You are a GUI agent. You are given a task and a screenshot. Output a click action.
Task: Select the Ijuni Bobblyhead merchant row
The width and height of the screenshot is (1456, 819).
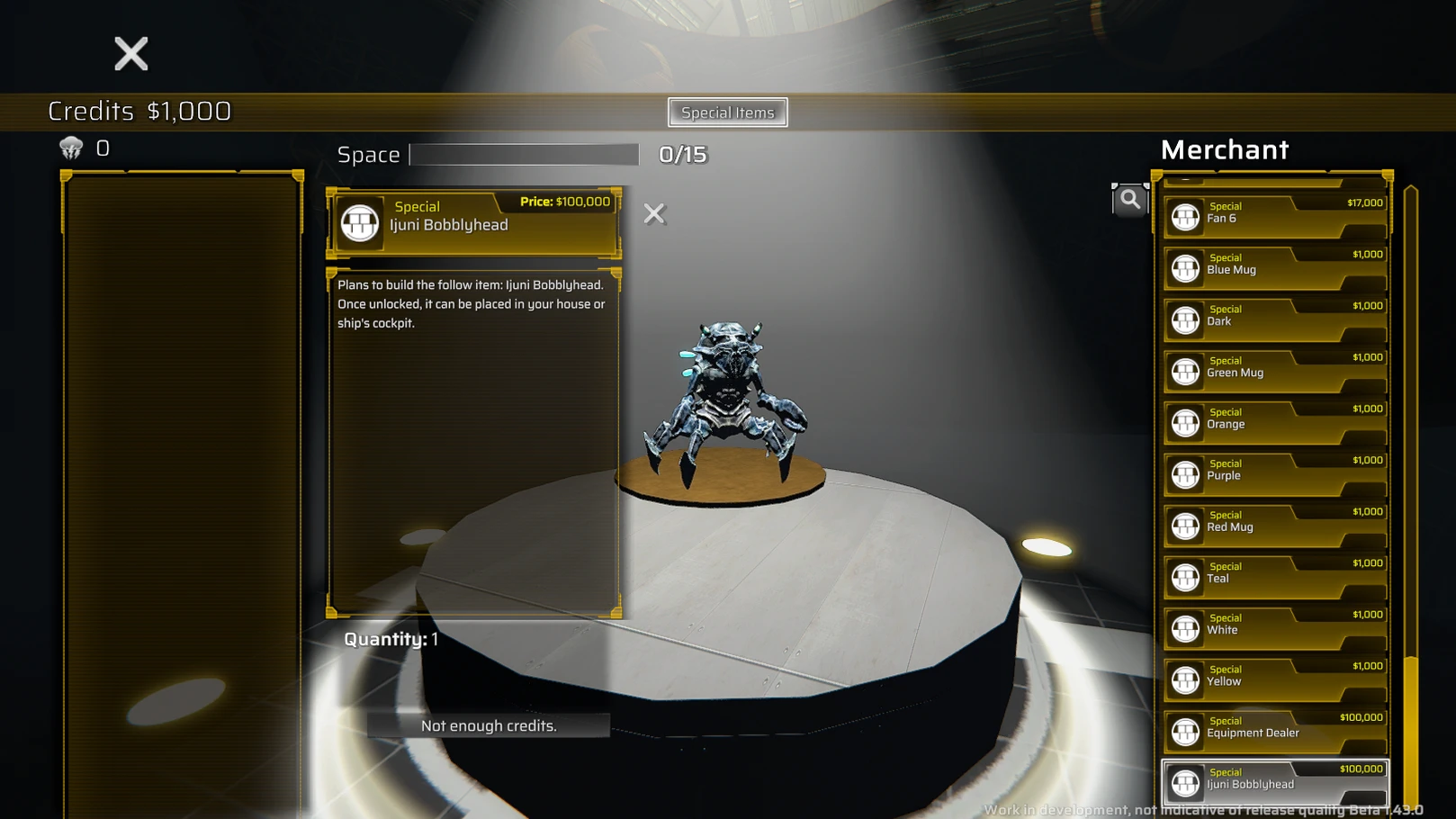coord(1275,782)
